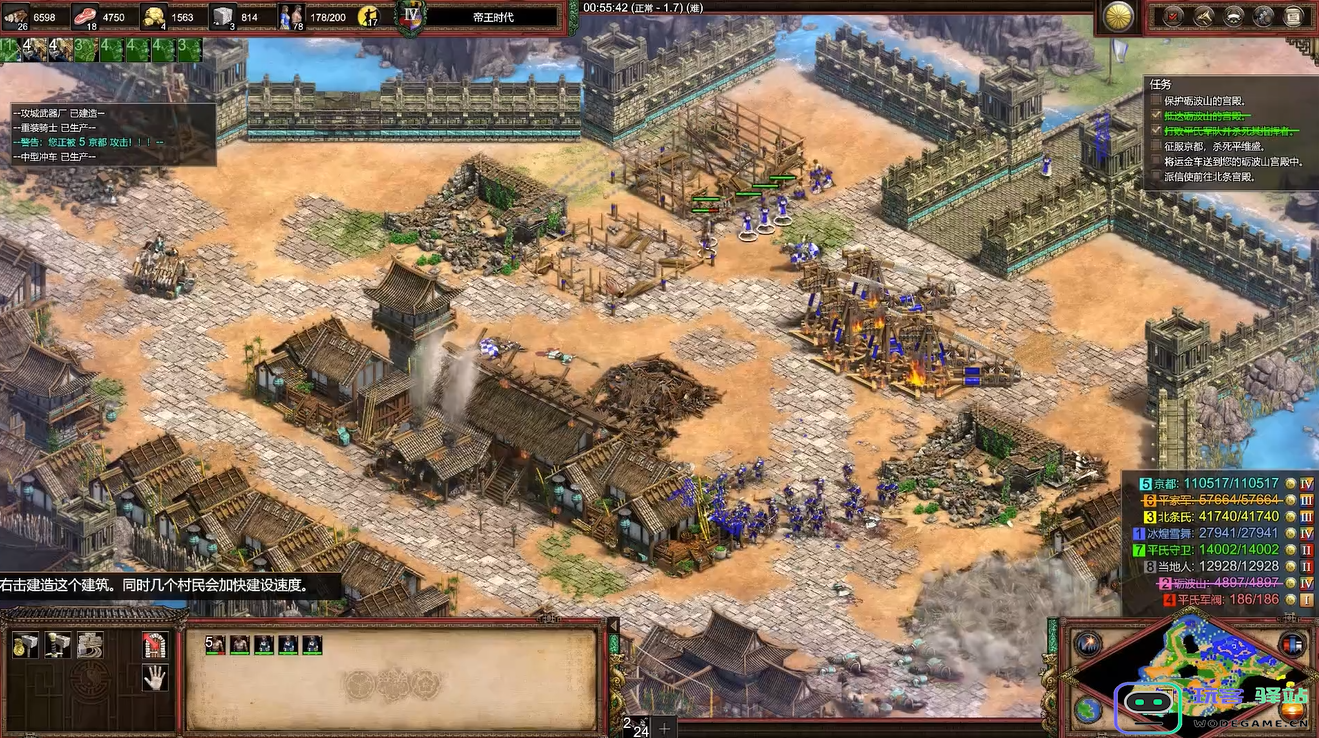The image size is (1319, 738).
Task: Select the 京都 player score row
Action: coord(1210,484)
